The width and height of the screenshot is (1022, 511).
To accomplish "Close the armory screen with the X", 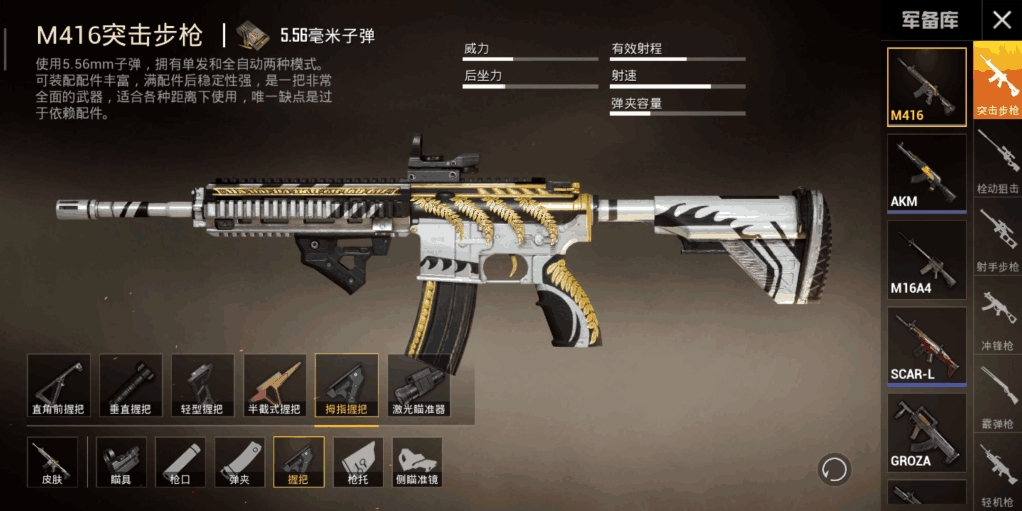I will (1000, 20).
